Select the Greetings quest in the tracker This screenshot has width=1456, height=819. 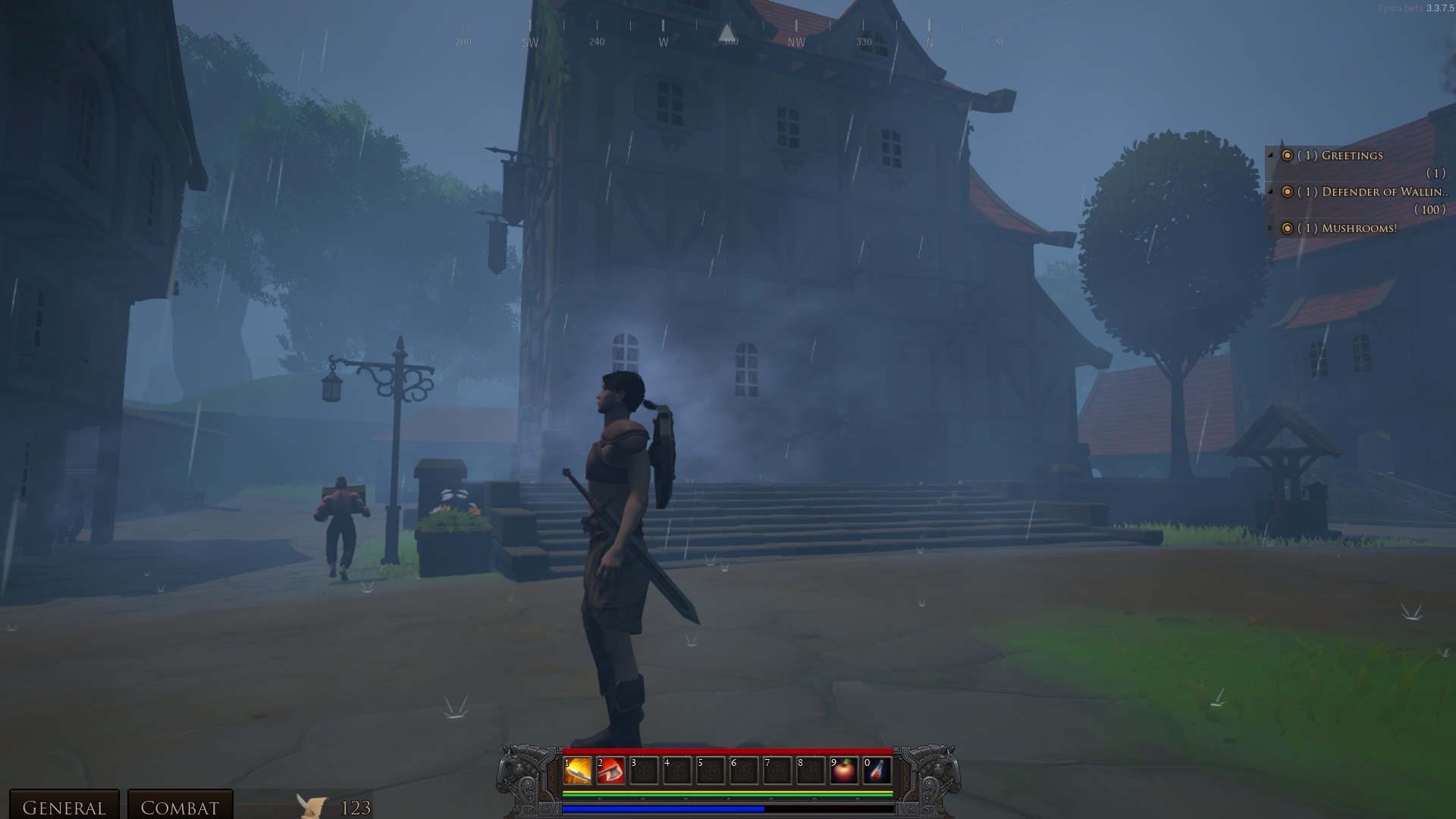tap(1351, 155)
